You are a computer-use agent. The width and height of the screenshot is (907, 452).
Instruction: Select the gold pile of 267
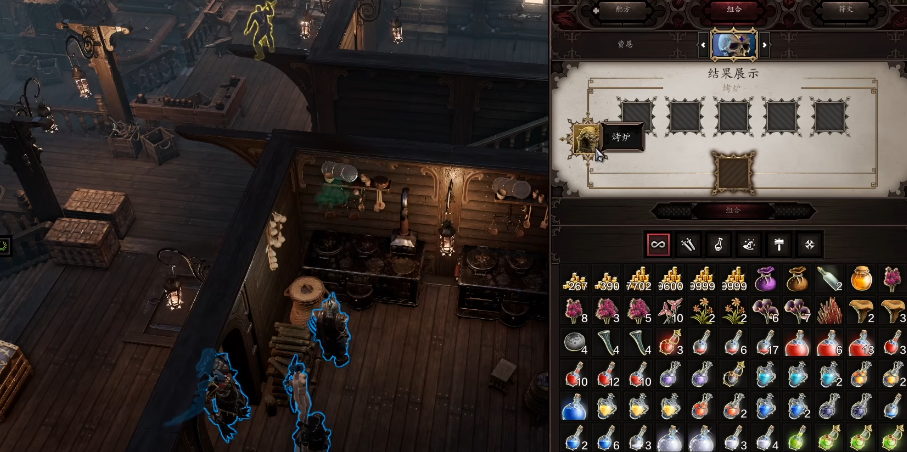[x=572, y=280]
